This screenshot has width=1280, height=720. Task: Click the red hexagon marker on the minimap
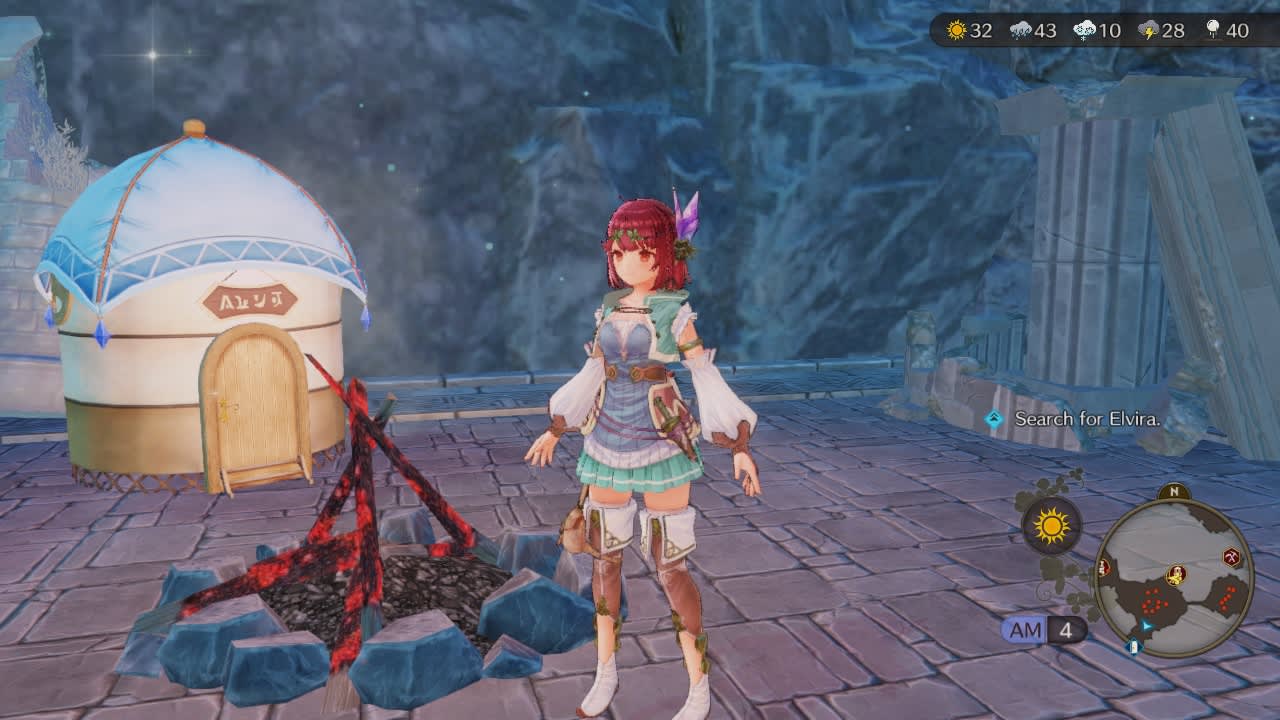(x=1104, y=569)
